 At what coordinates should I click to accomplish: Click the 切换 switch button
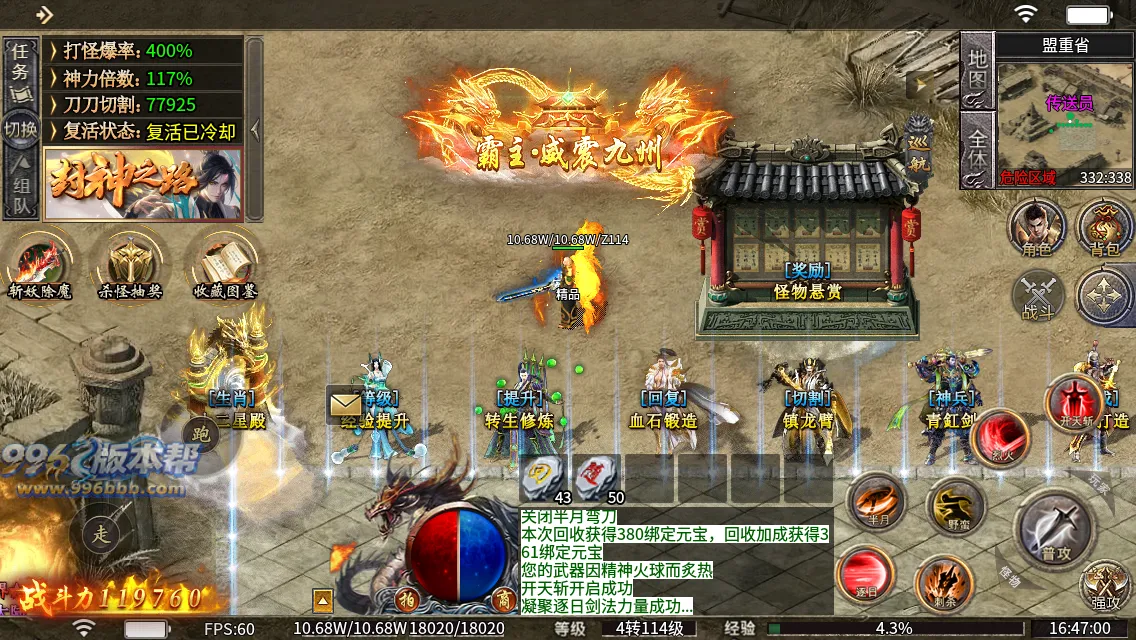point(20,130)
